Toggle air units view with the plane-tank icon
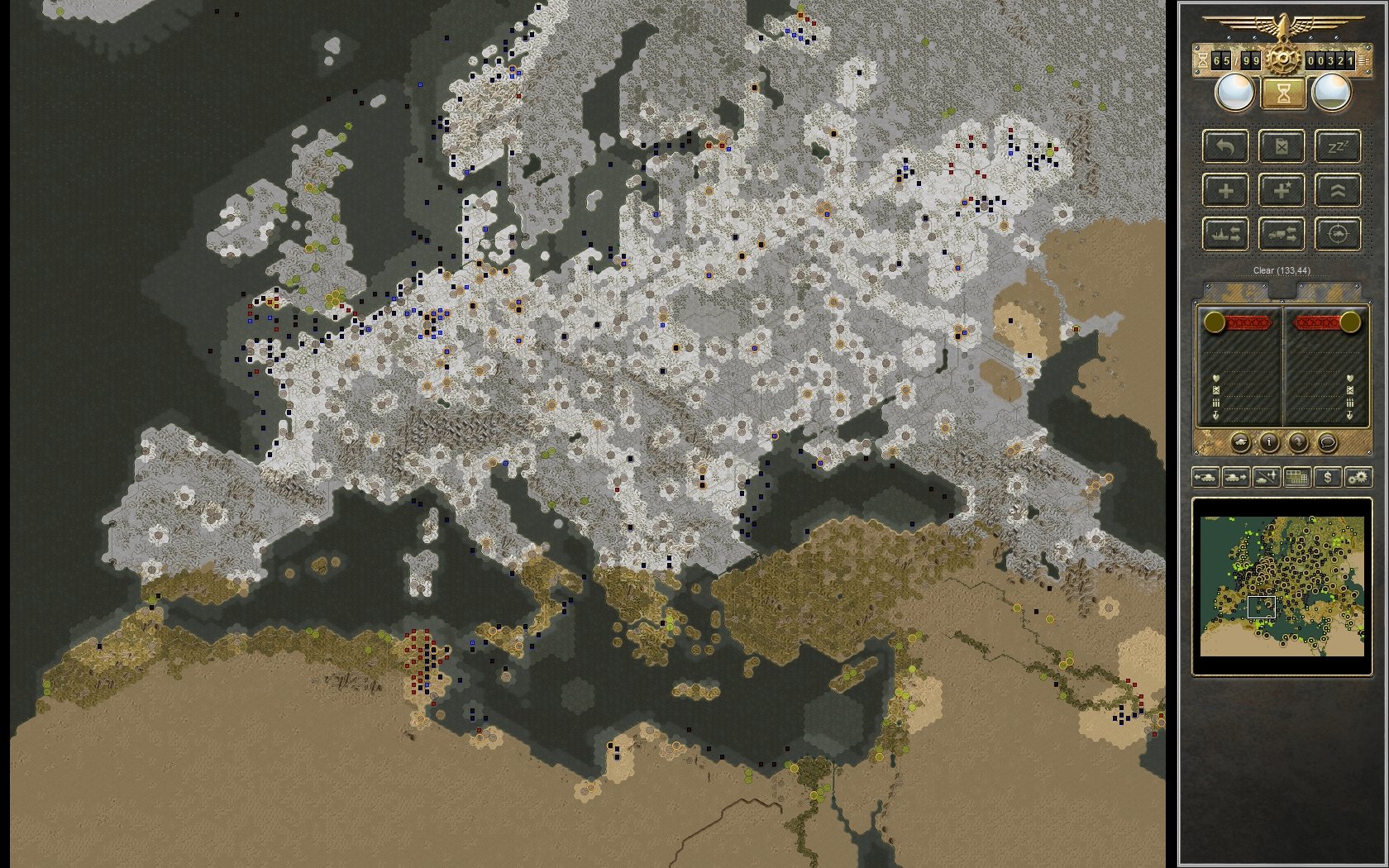 pos(1266,477)
